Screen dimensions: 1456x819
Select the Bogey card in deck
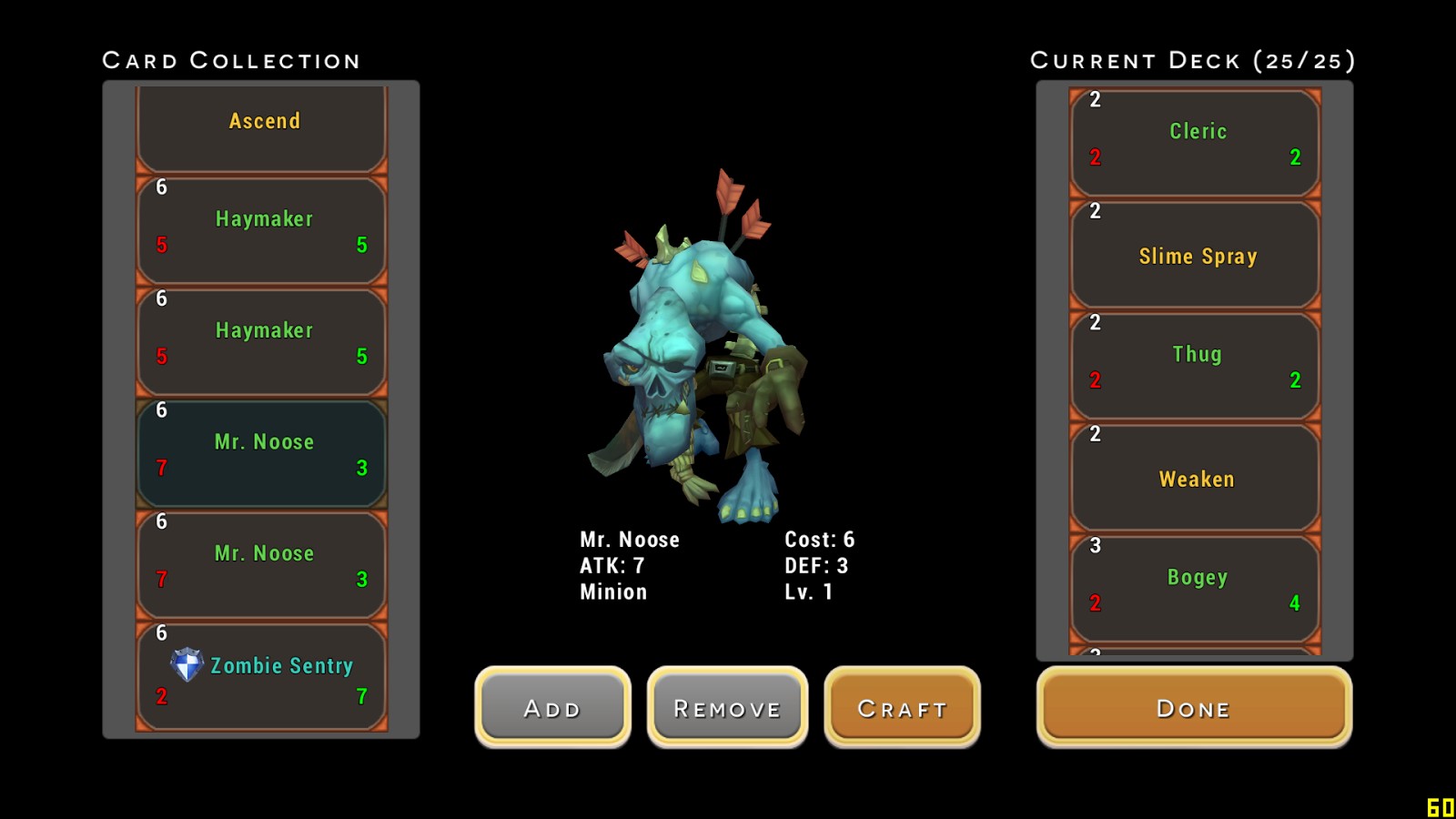click(x=1195, y=589)
